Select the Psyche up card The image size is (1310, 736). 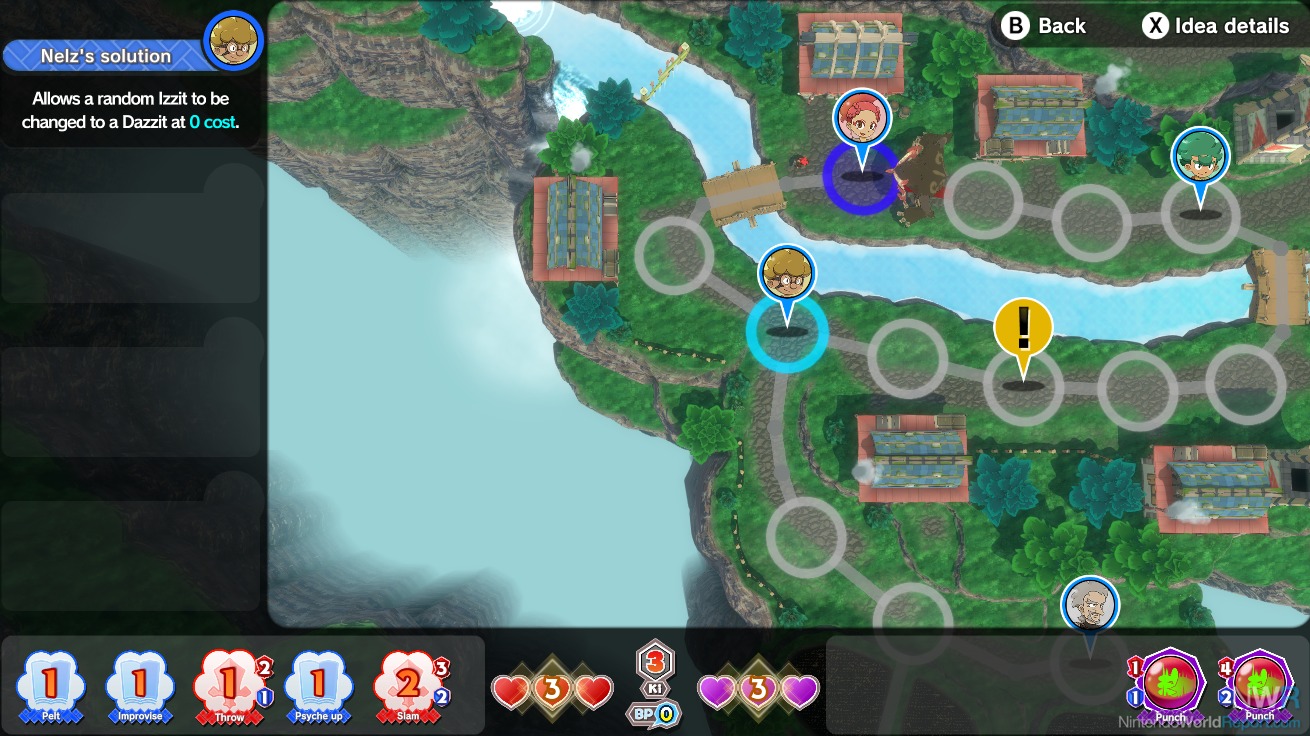[318, 686]
